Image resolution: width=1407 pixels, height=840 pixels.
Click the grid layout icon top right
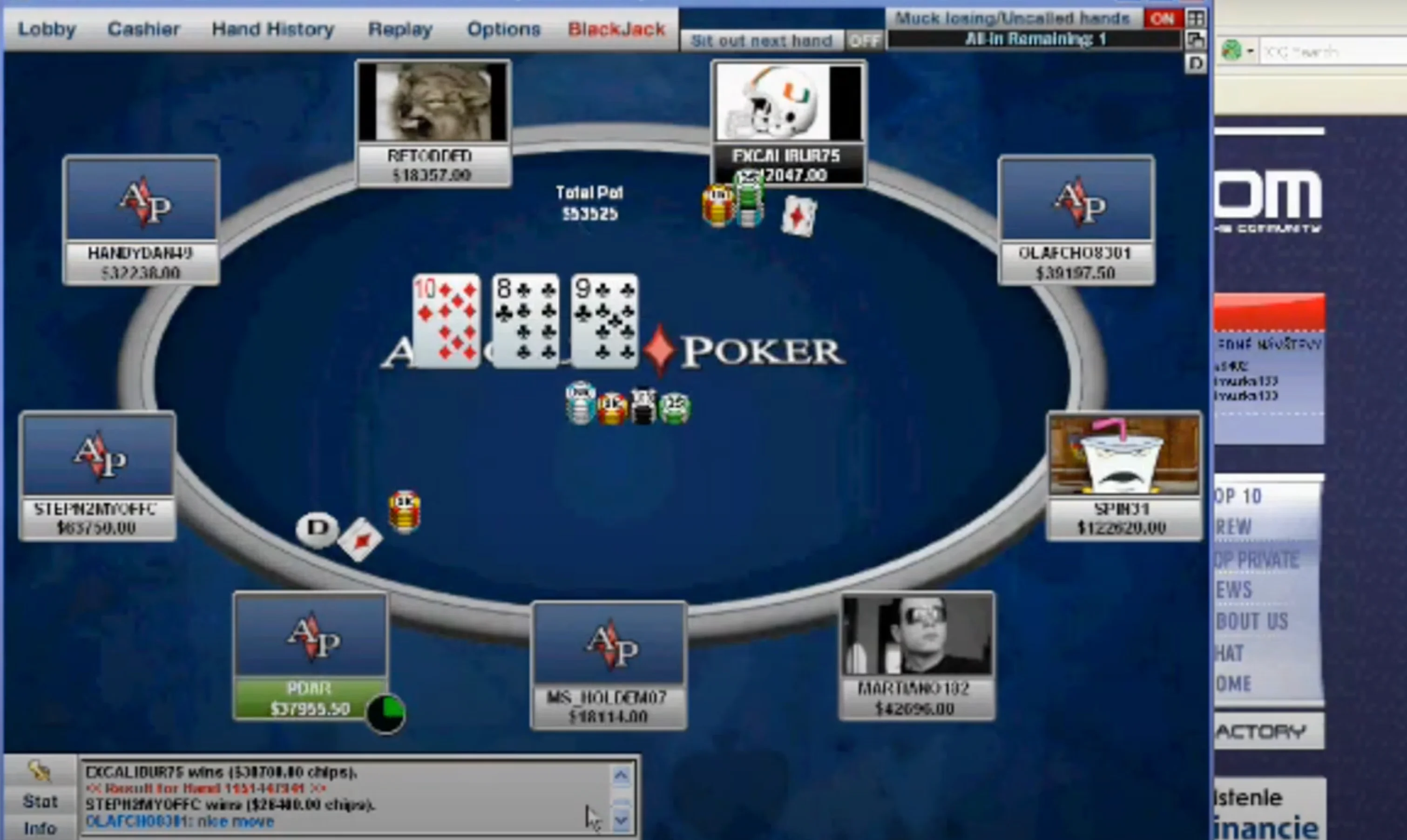pos(1195,19)
